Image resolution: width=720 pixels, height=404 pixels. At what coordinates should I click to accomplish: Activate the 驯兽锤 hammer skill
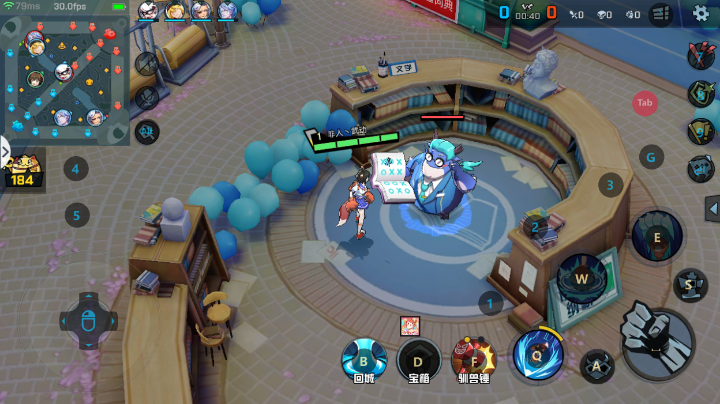coord(474,361)
